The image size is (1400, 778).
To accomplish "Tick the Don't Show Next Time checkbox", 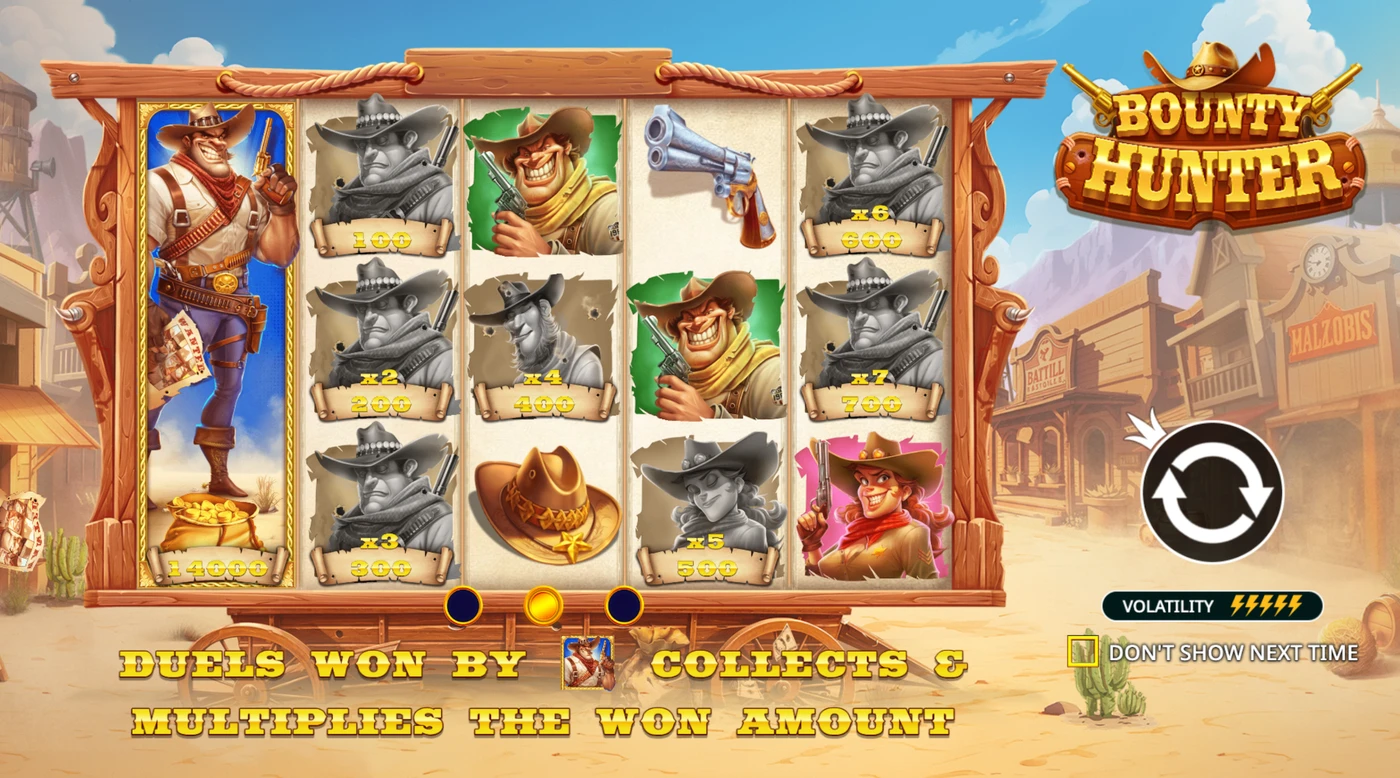I will 1083,652.
